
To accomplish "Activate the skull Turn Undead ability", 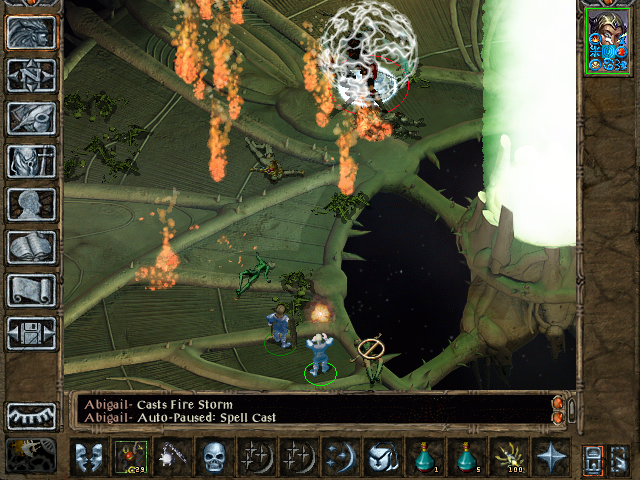I will point(215,457).
